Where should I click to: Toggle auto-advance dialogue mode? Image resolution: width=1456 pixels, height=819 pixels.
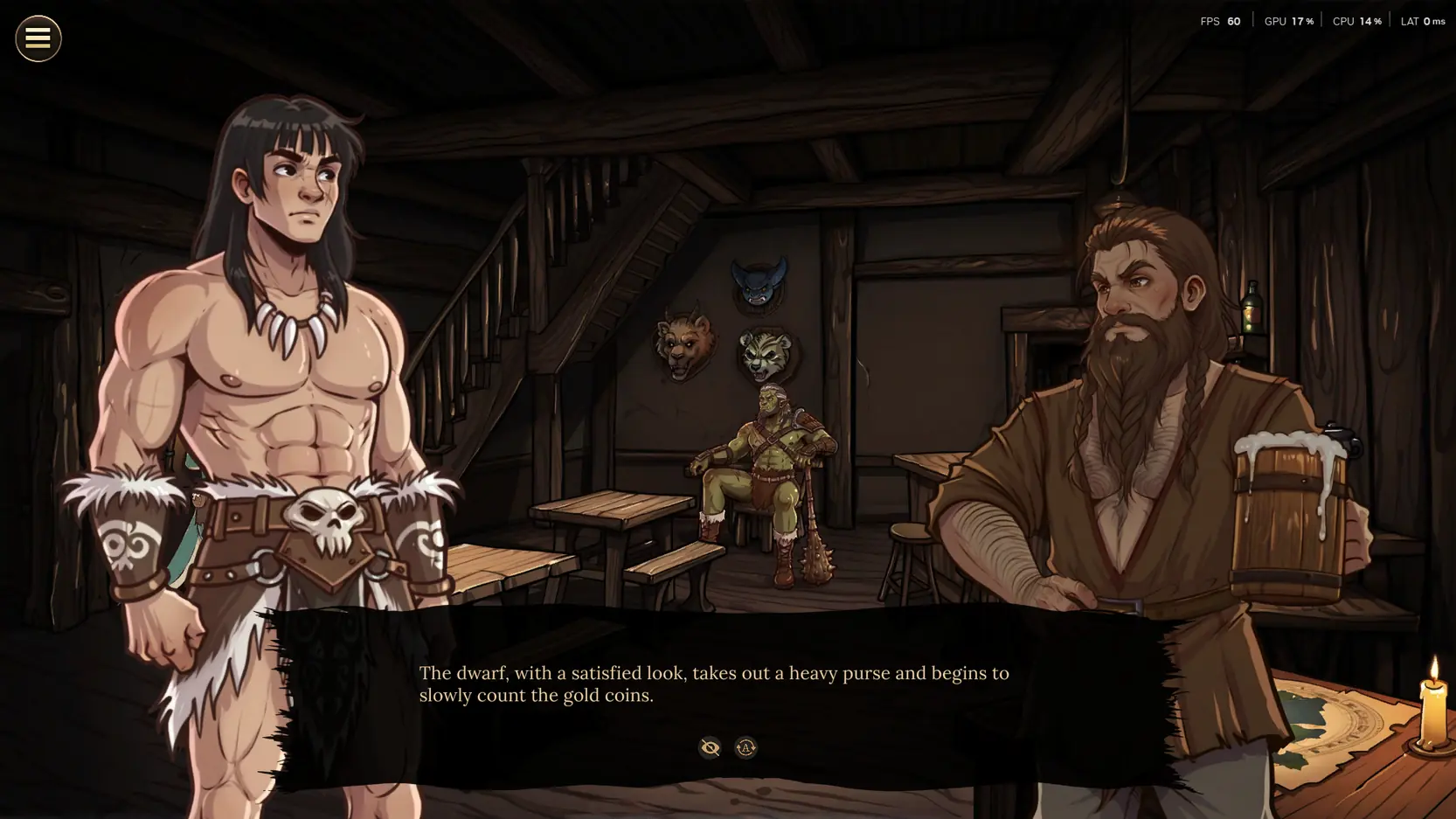tap(745, 747)
